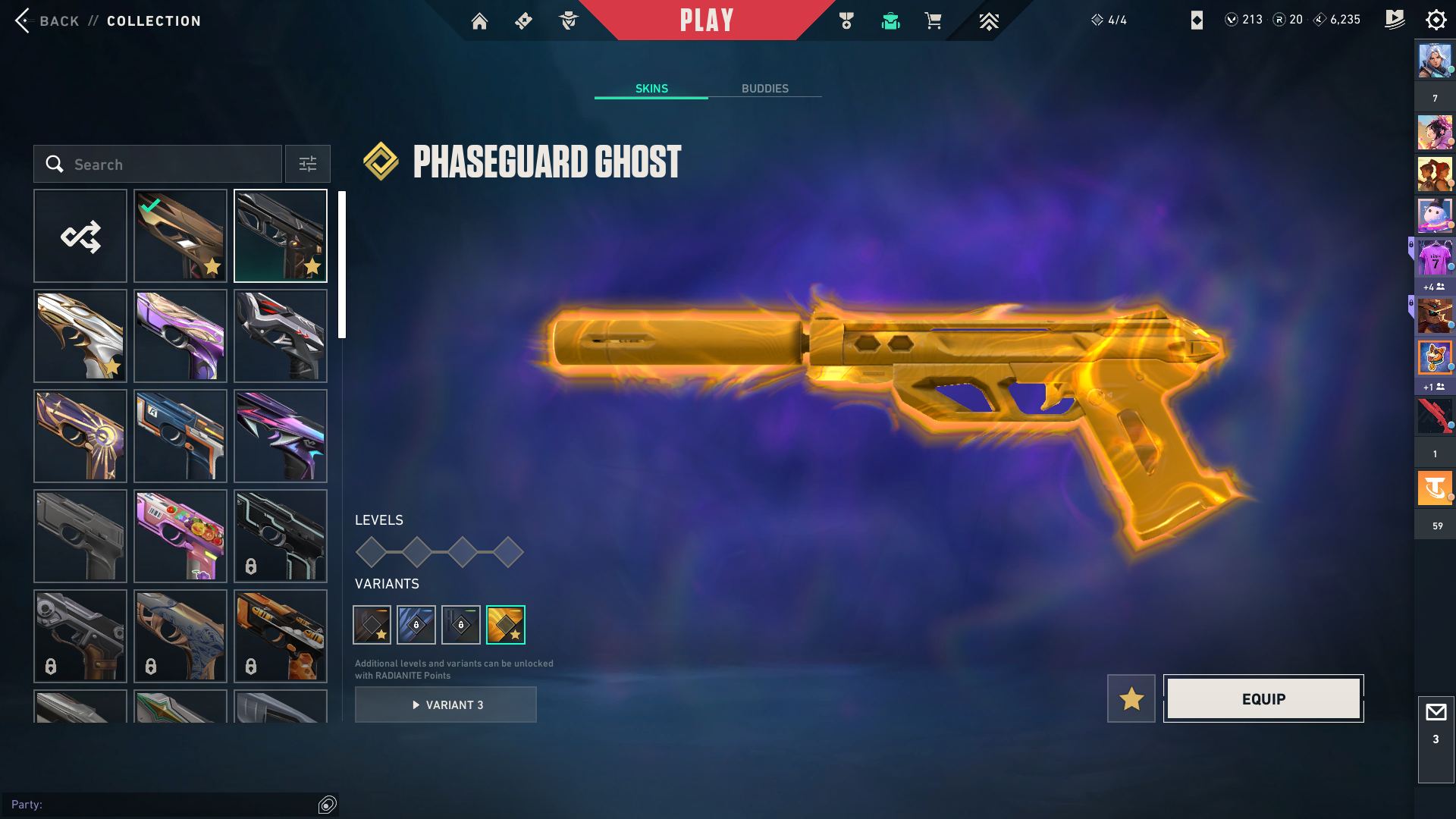Image resolution: width=1456 pixels, height=819 pixels.
Task: Choose the gold variant swatch
Action: click(x=506, y=625)
